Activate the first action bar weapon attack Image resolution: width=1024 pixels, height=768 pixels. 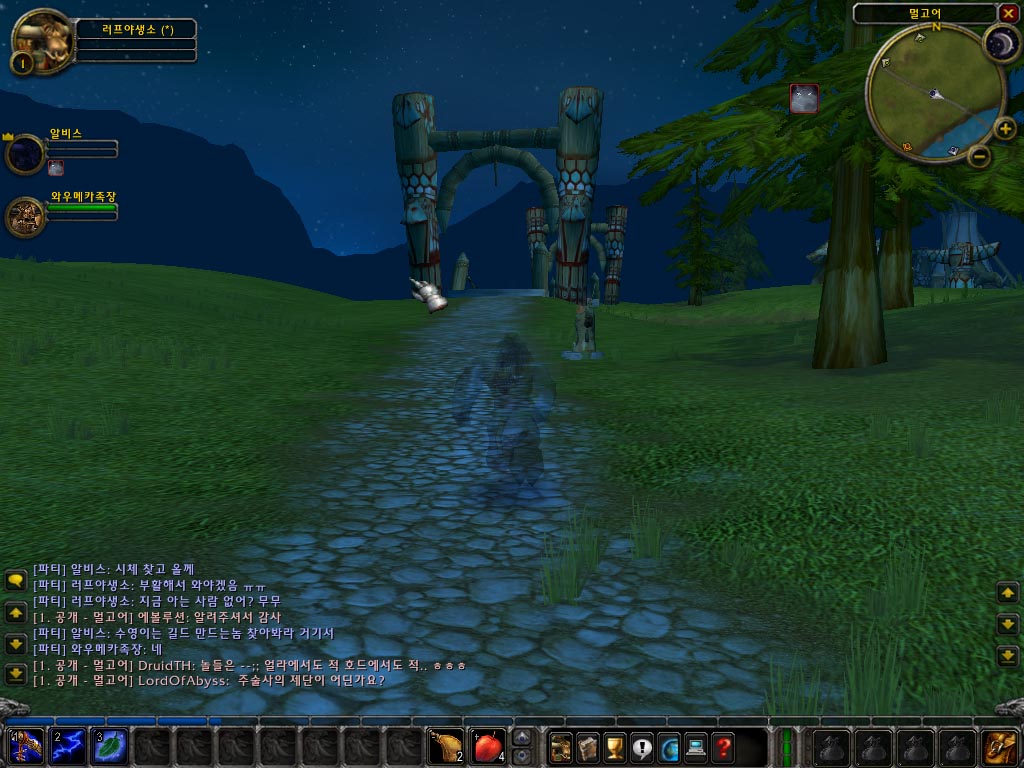23,748
